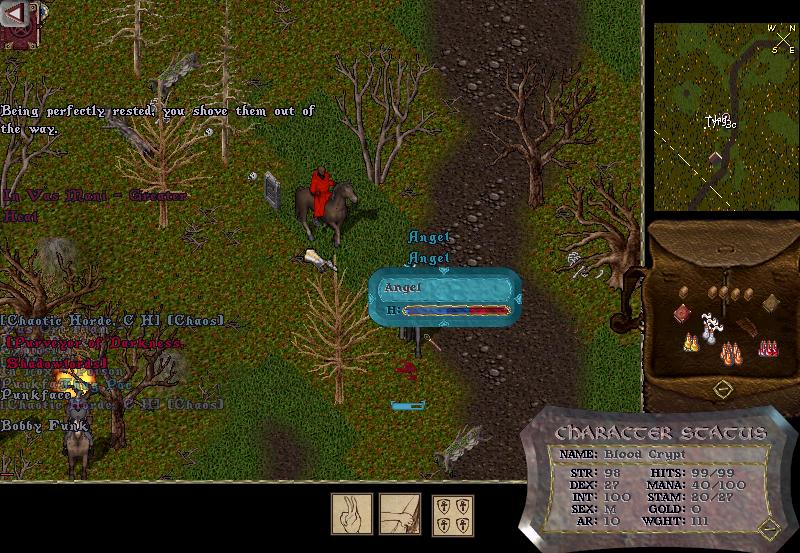Activate the praying hand skill icon
The width and height of the screenshot is (800, 553).
click(x=352, y=514)
